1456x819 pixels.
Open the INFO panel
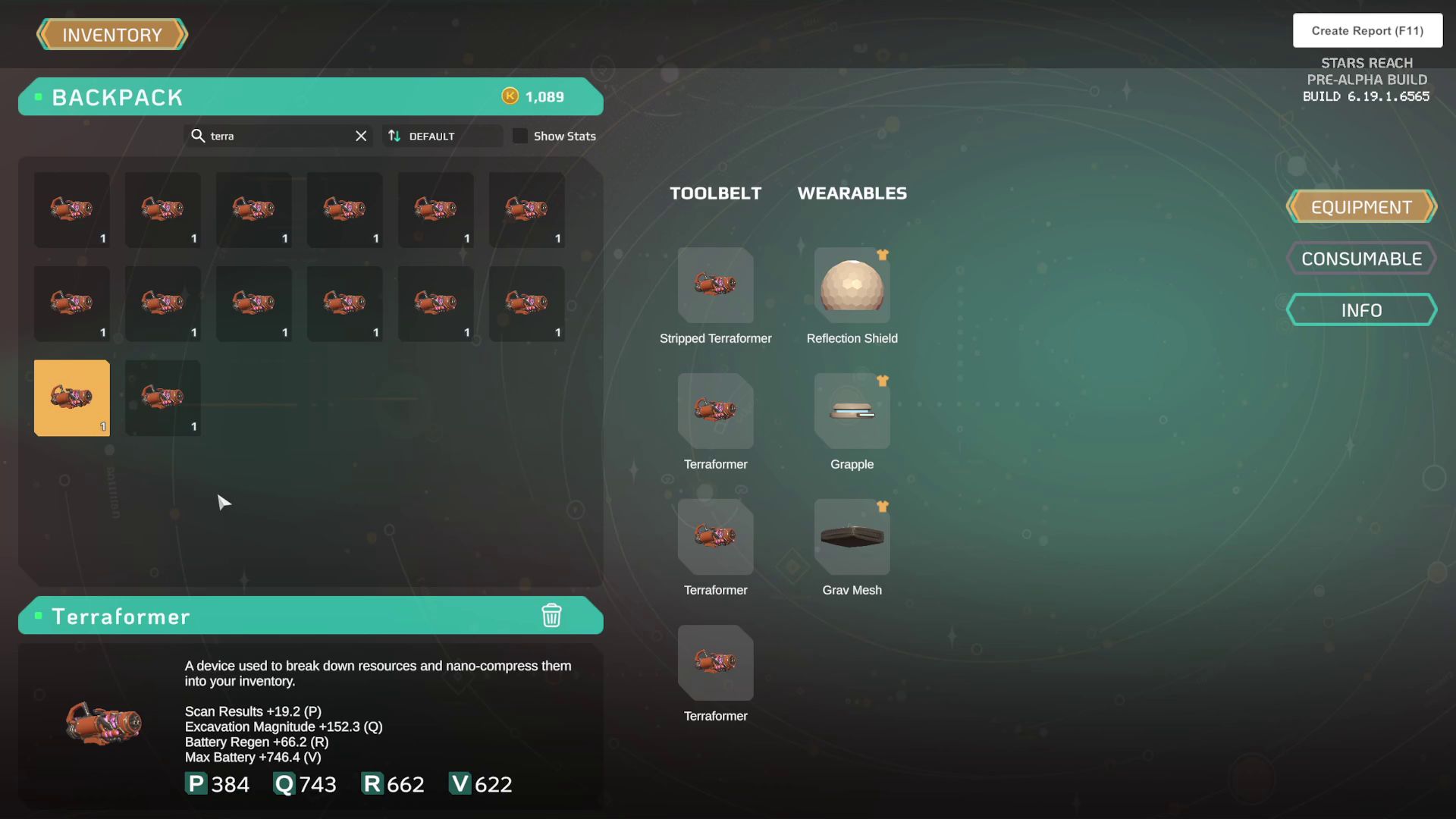tap(1361, 309)
